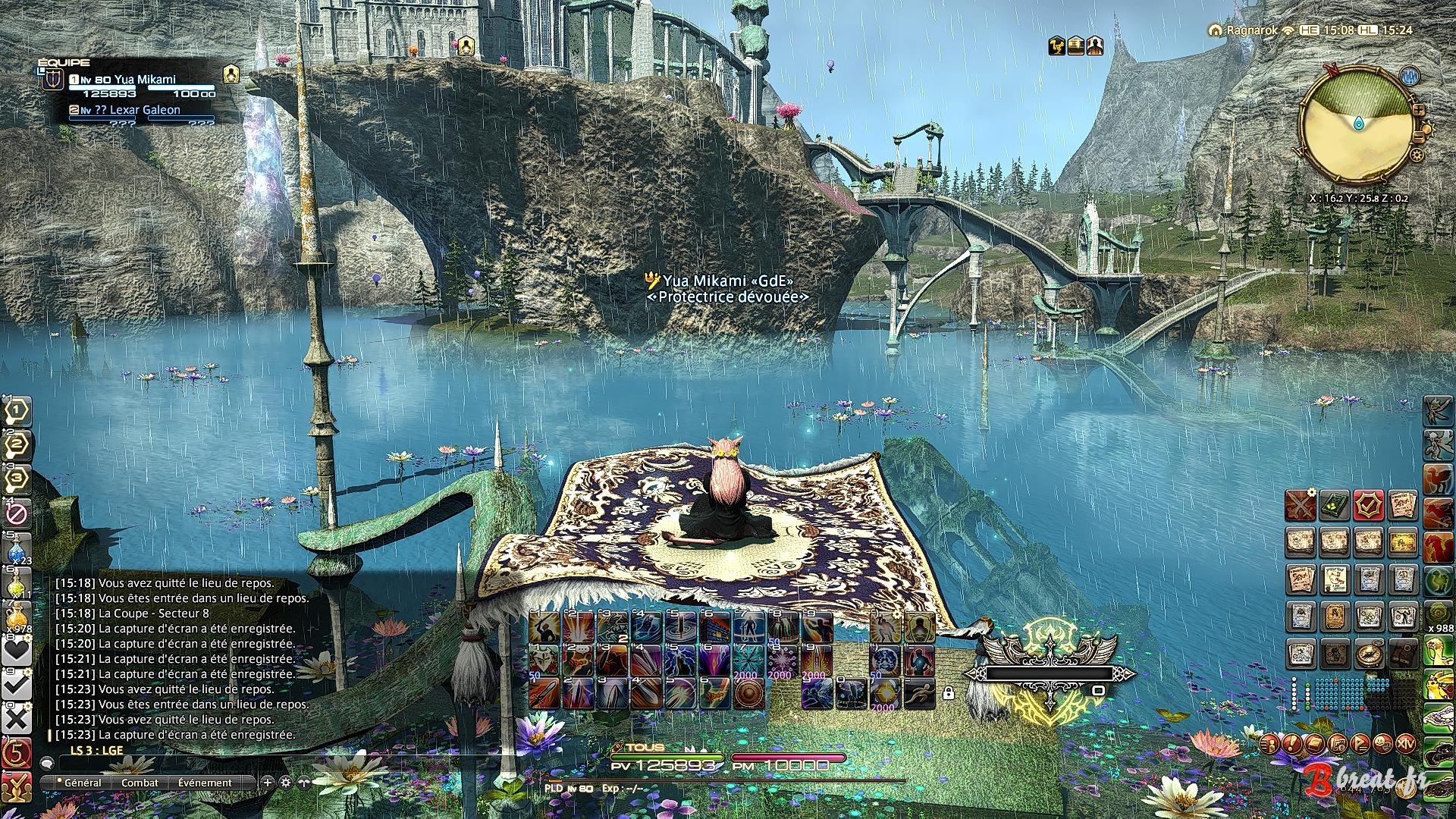Select the Événement chat tab

(x=205, y=783)
